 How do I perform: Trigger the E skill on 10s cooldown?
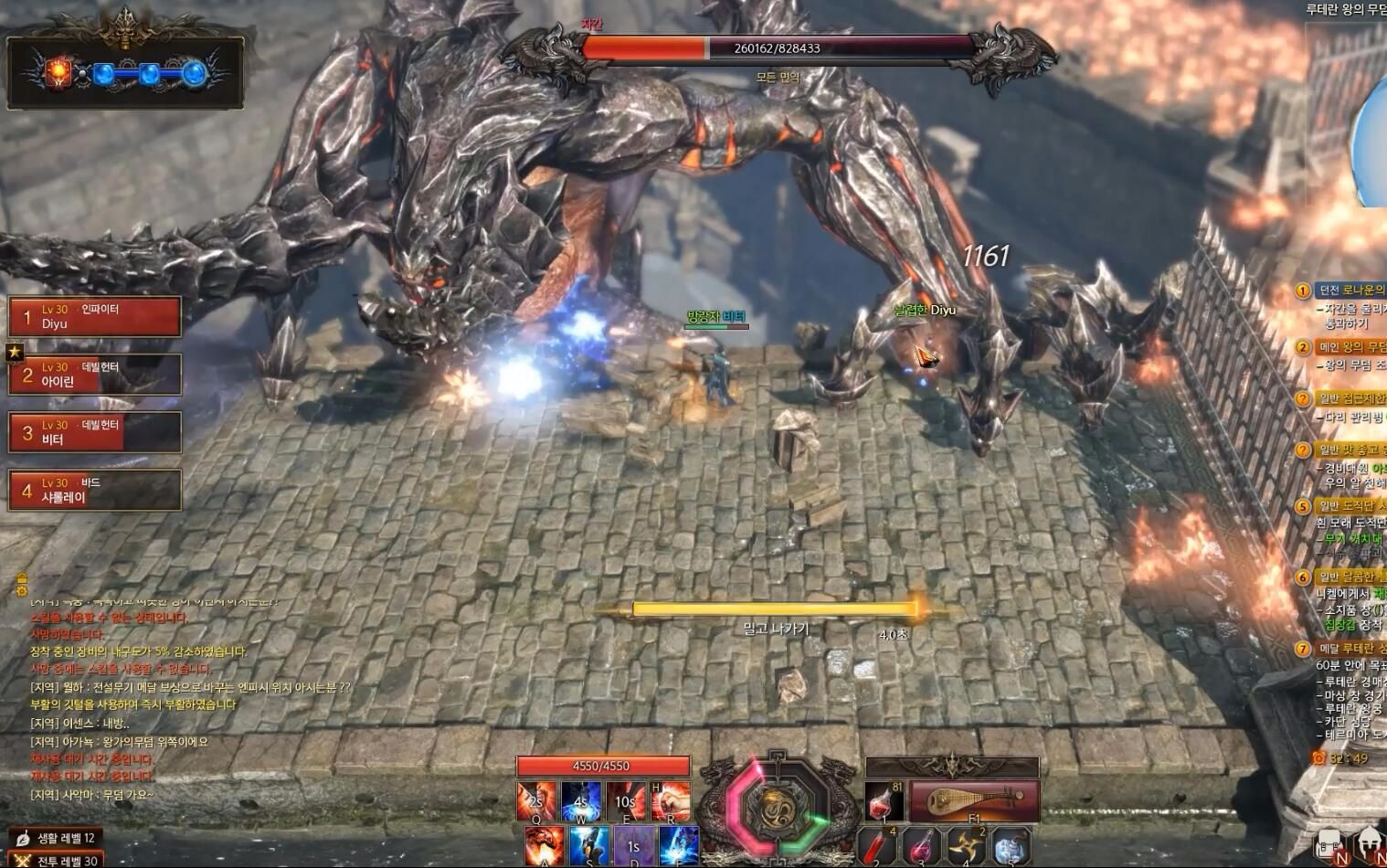click(626, 801)
